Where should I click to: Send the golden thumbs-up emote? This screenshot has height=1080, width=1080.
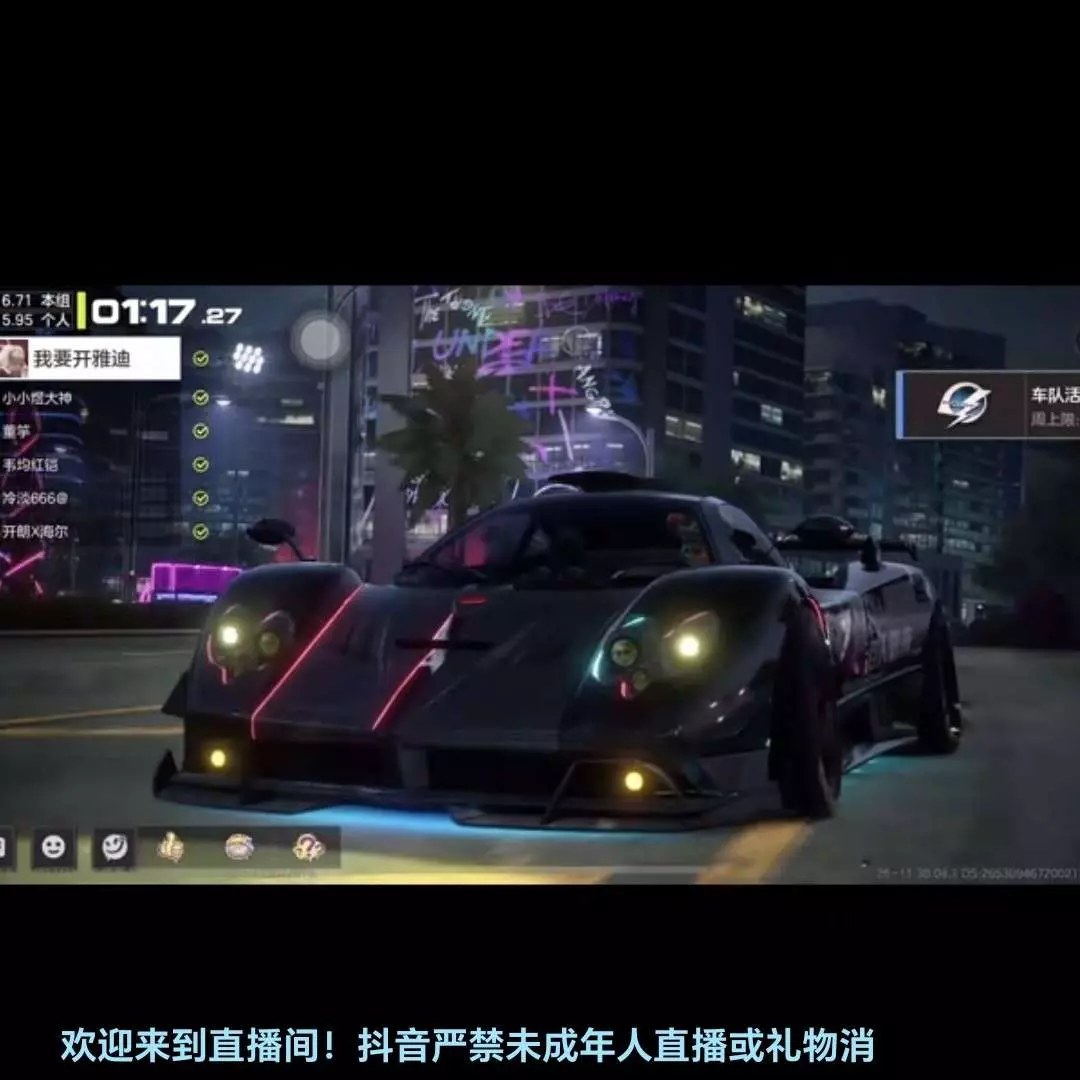coord(171,848)
